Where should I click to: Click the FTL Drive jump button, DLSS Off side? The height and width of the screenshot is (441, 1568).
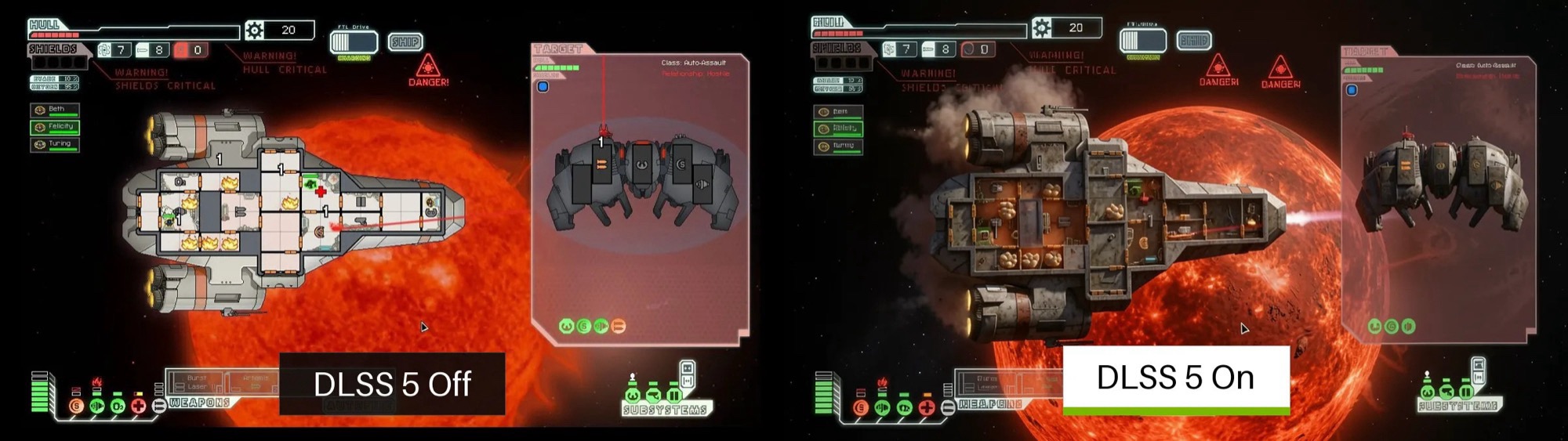(354, 42)
